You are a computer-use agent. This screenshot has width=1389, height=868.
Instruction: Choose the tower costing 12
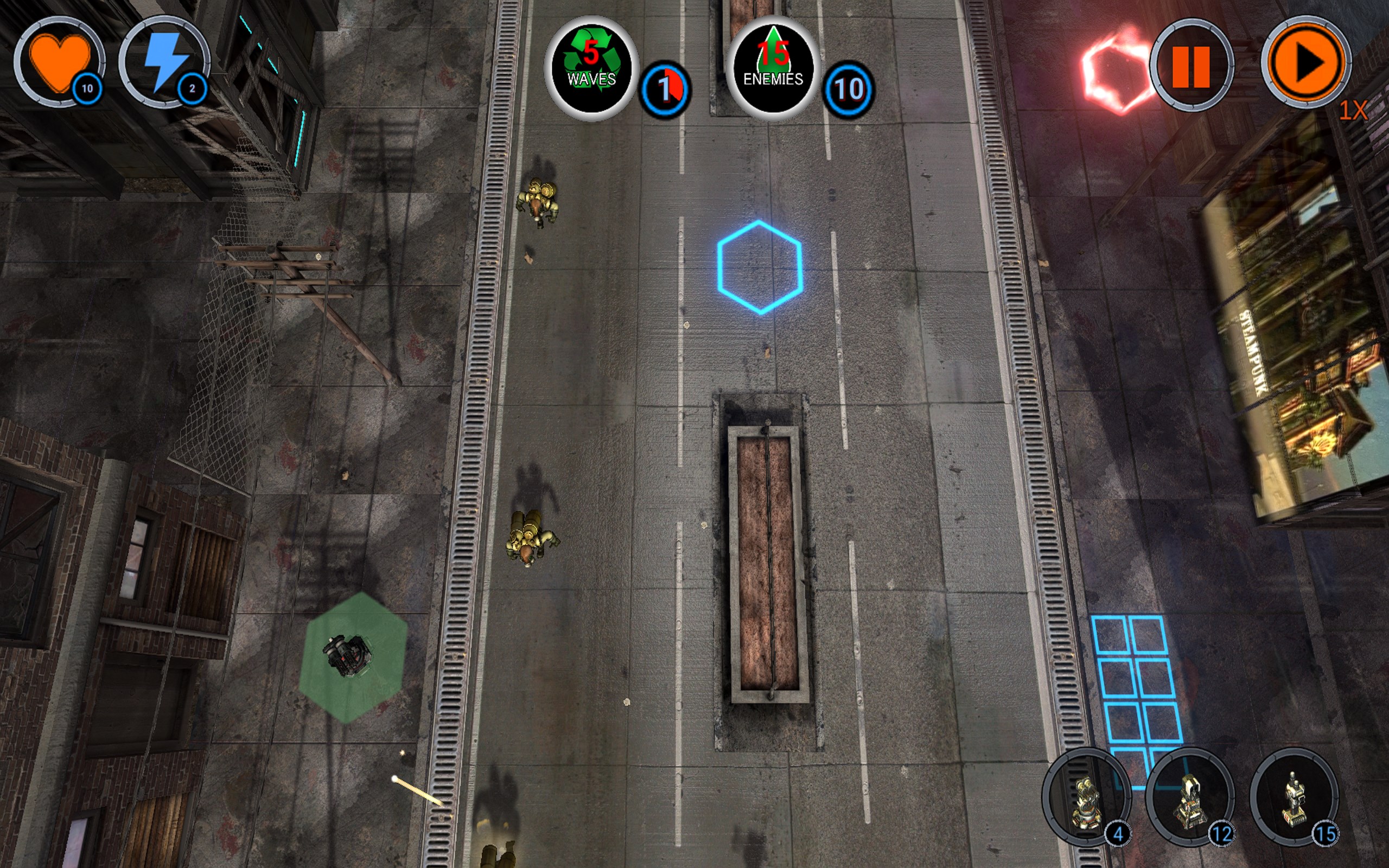click(x=1190, y=797)
